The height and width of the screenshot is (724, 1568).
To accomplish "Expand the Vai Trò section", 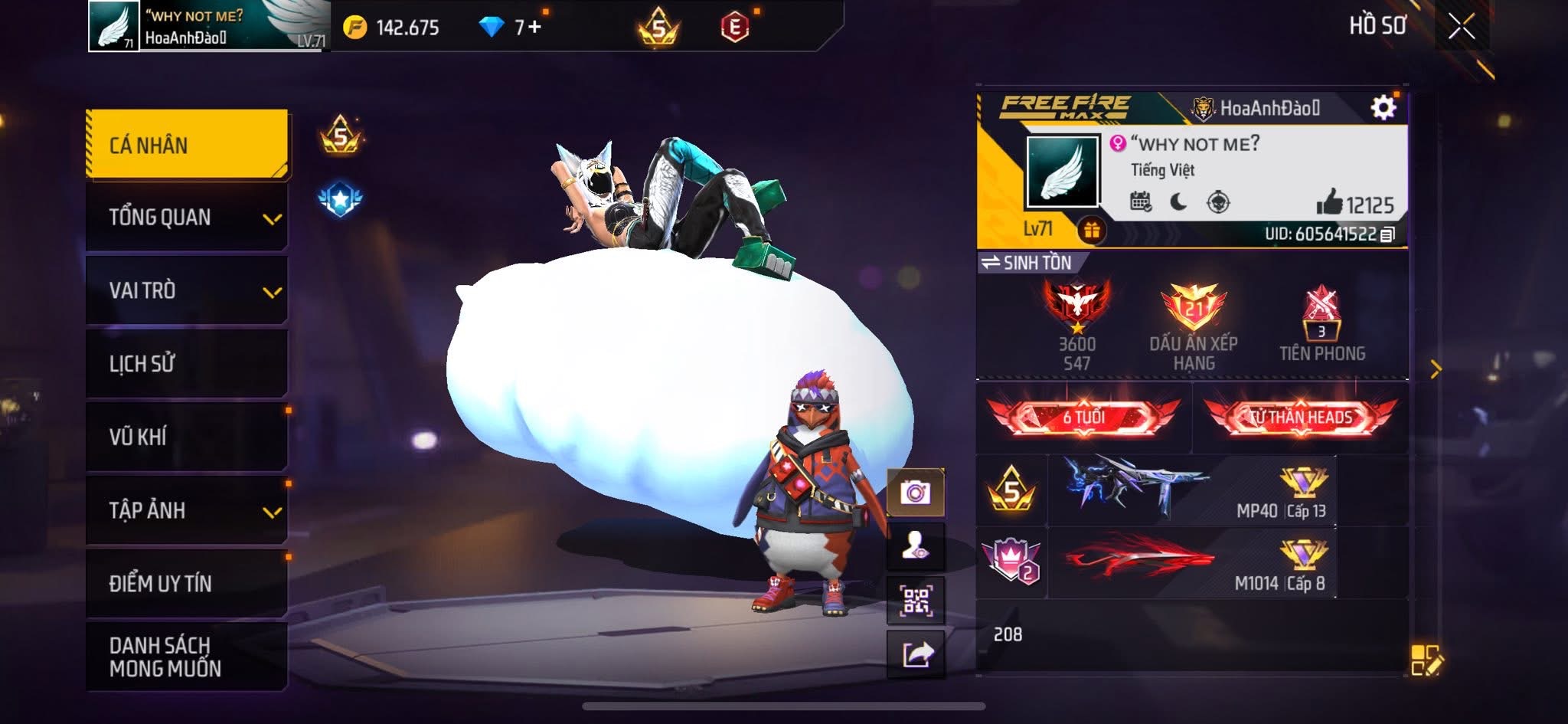I will pyautogui.click(x=187, y=290).
